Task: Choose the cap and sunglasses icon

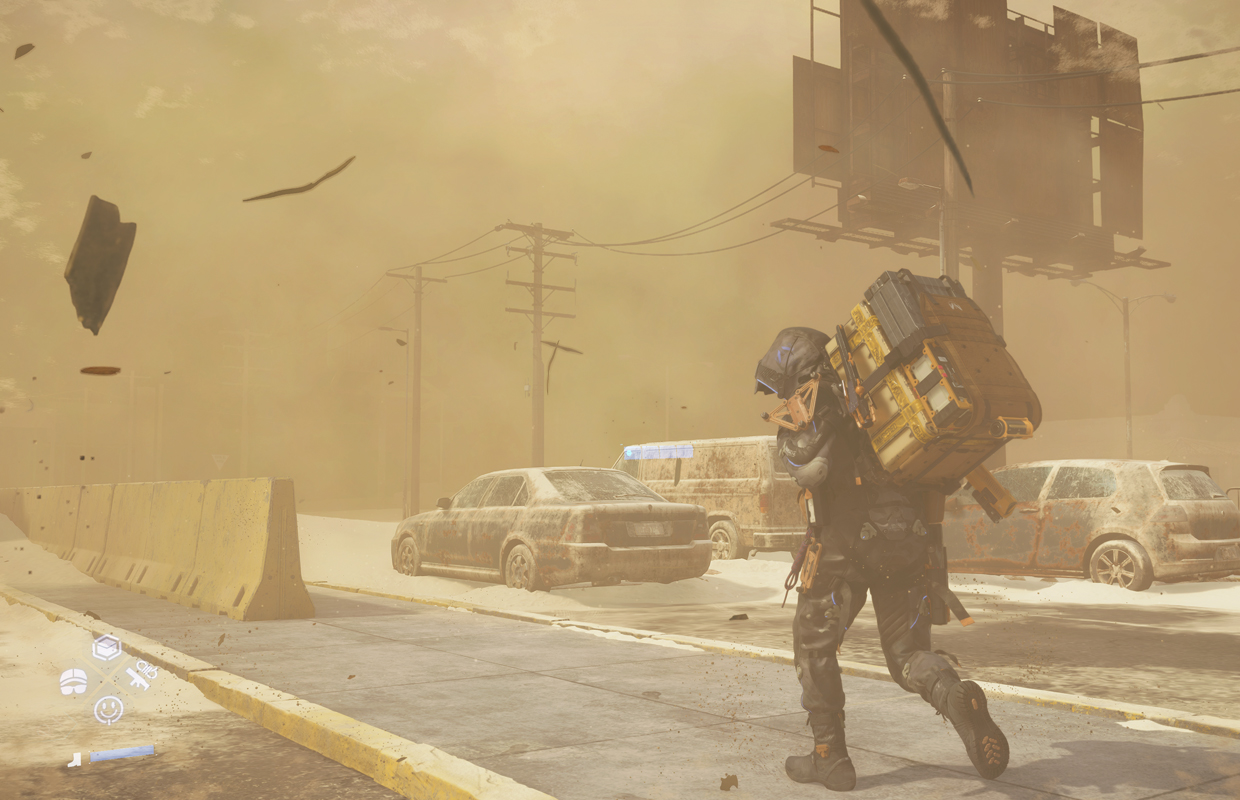Action: click(73, 681)
